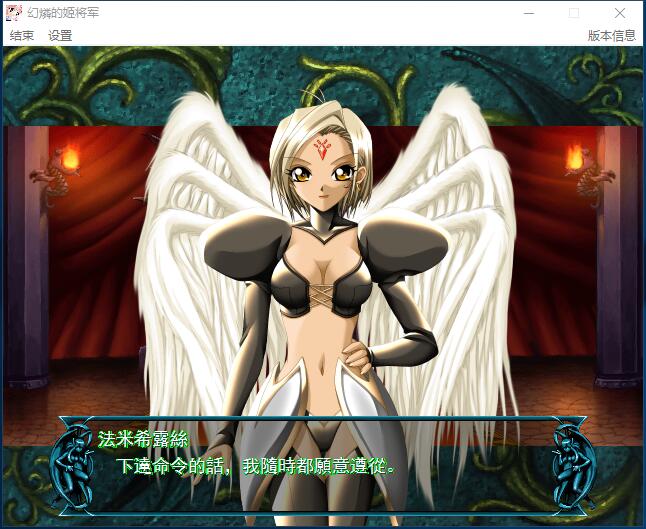Open the 结束 menu
646x529 pixels.
click(x=22, y=35)
